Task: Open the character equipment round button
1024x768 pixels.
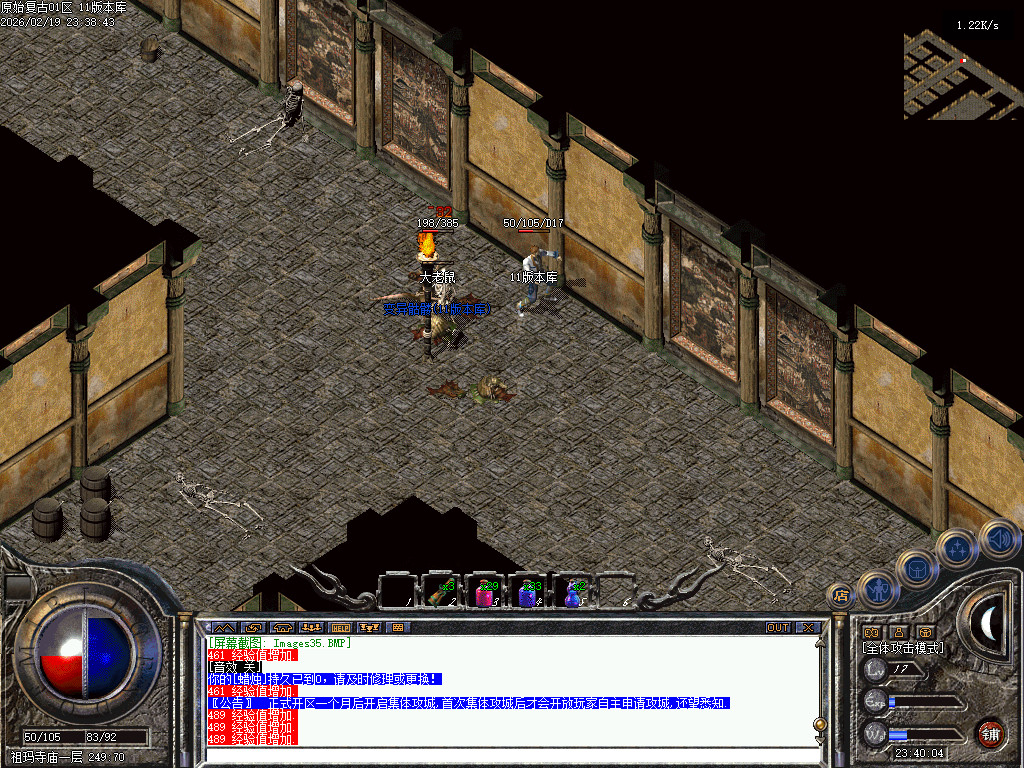Action: tap(878, 591)
